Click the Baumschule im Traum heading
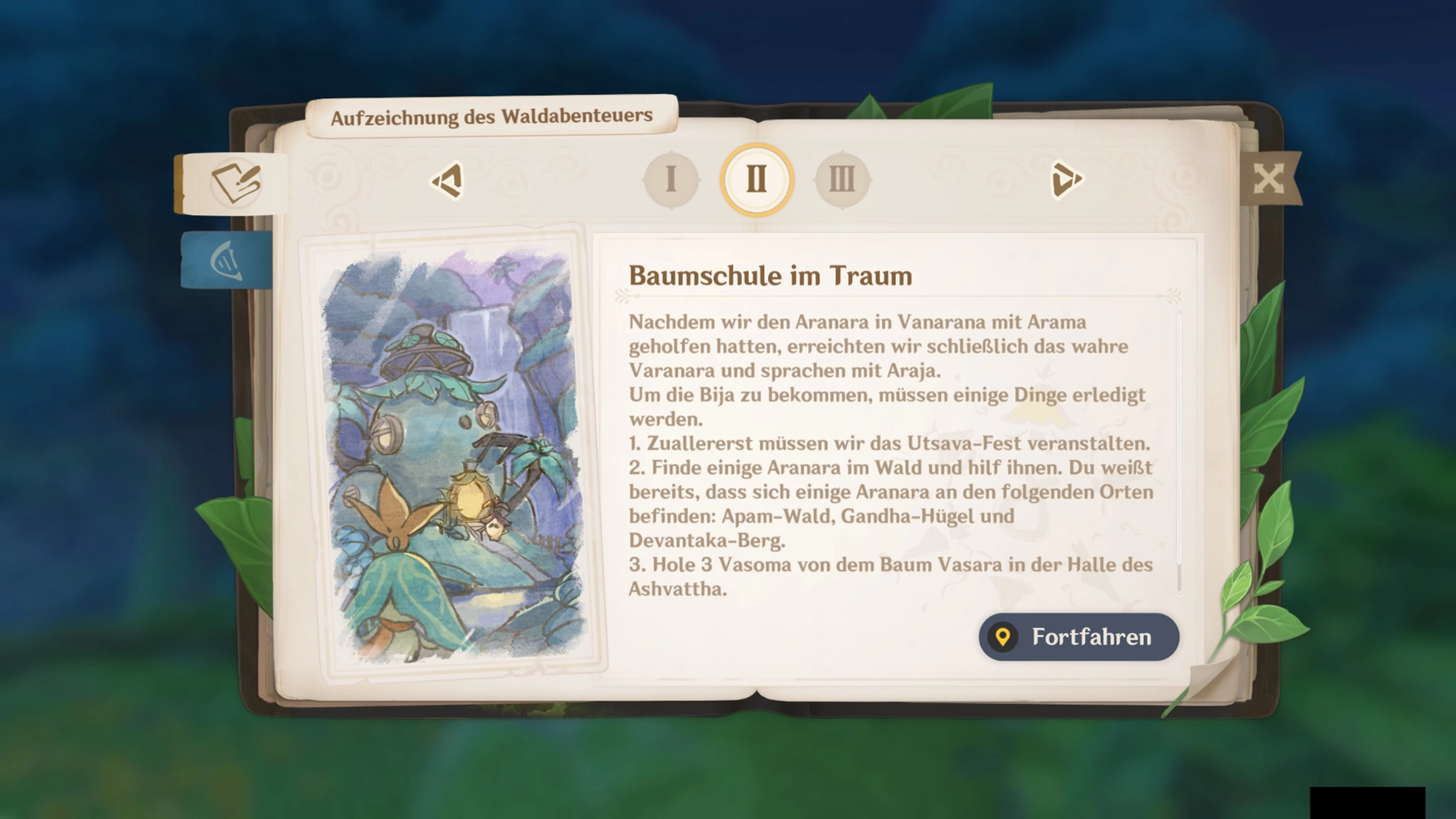Screen dimensions: 1456x819 point(771,276)
